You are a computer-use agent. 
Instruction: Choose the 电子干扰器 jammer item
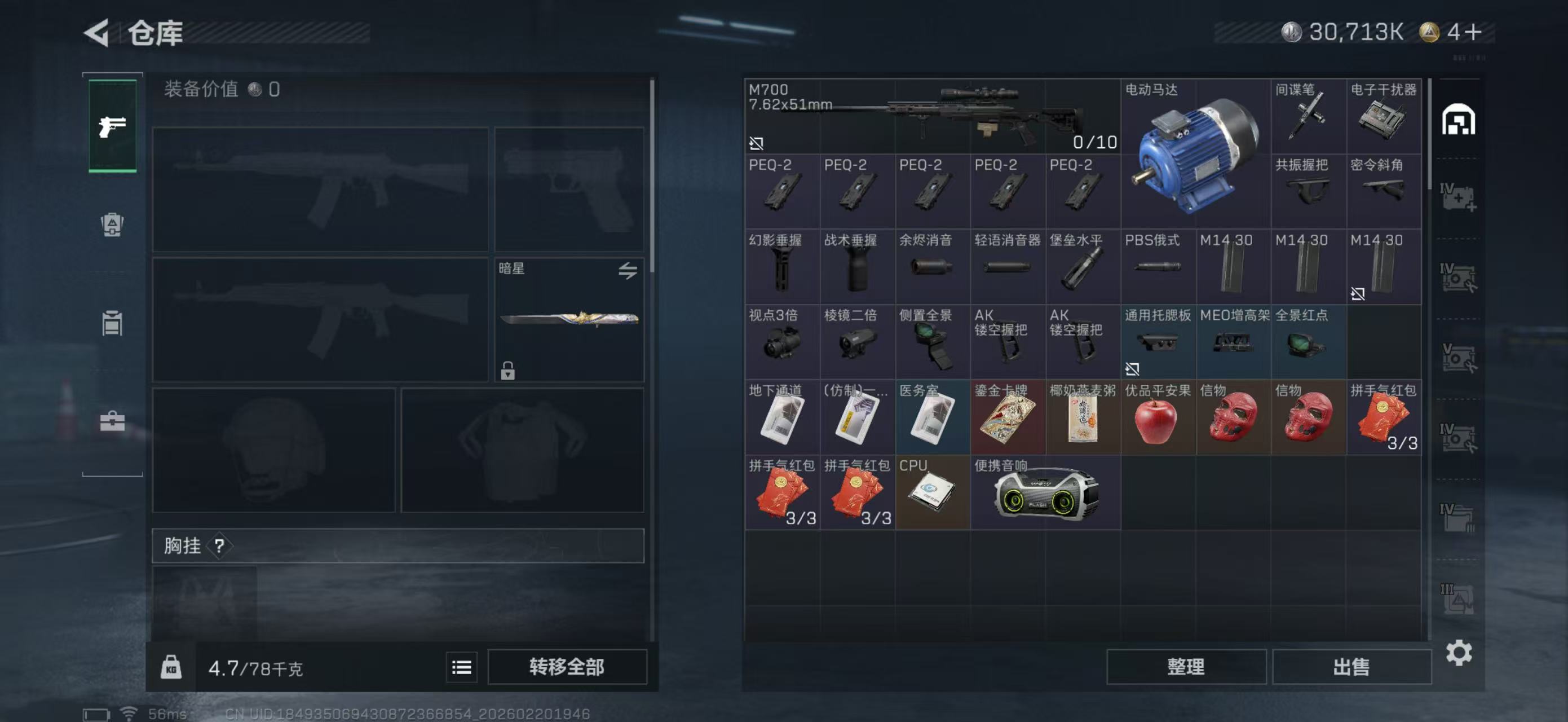point(1383,117)
